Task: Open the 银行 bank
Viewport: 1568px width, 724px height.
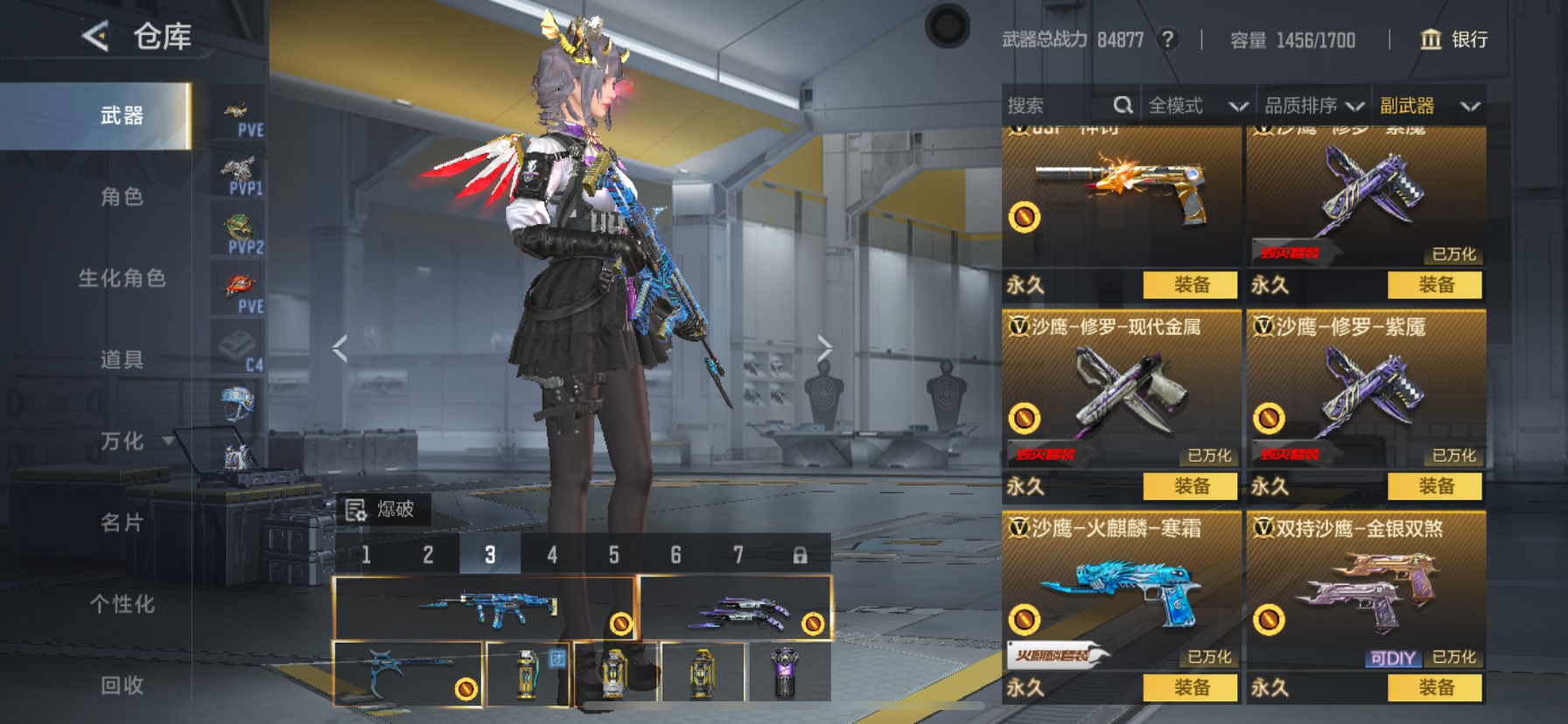Action: coord(1453,39)
